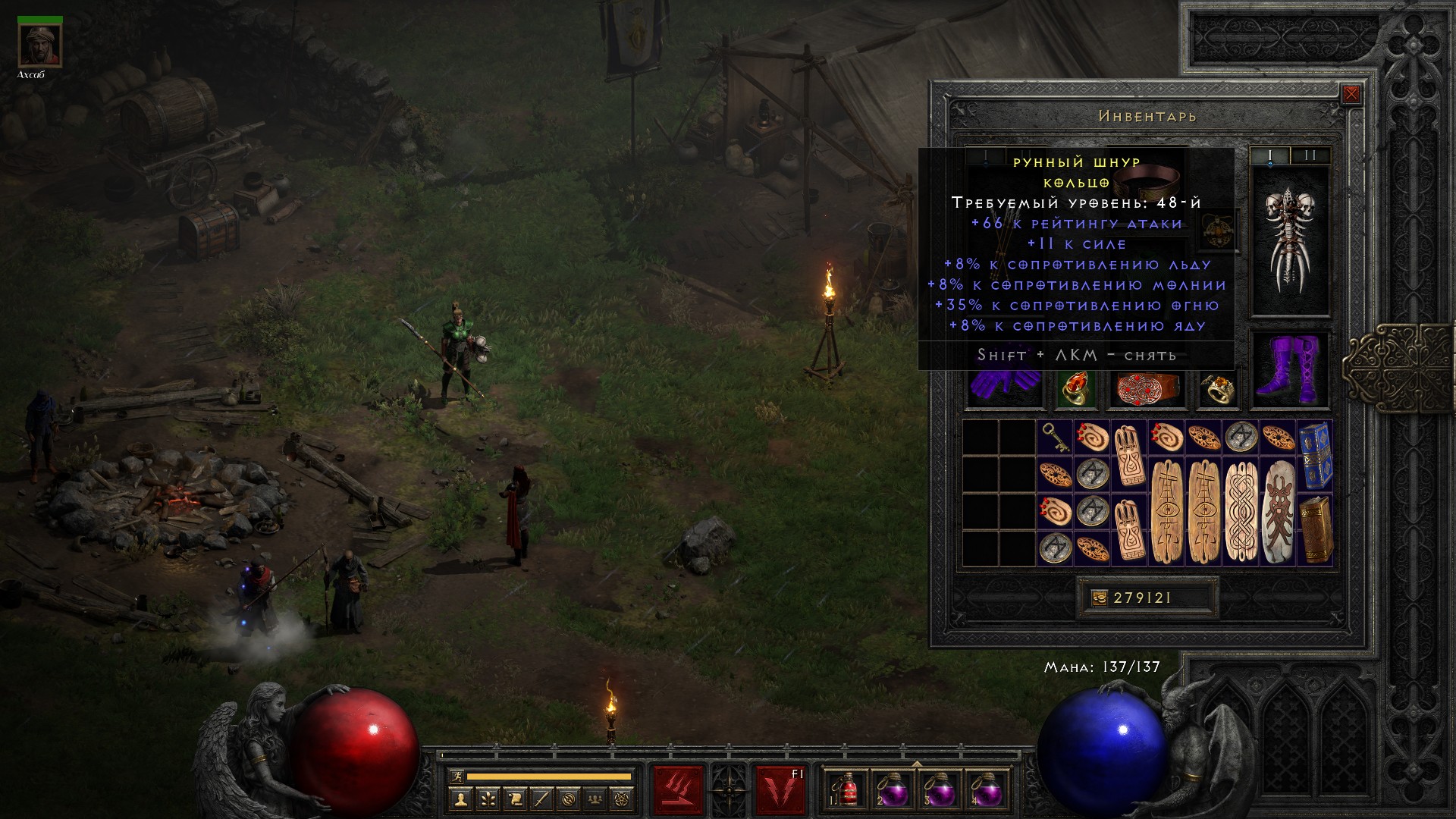Pick the white beetle-carved charm
Image resolution: width=1456 pixels, height=819 pixels.
(x=1277, y=510)
